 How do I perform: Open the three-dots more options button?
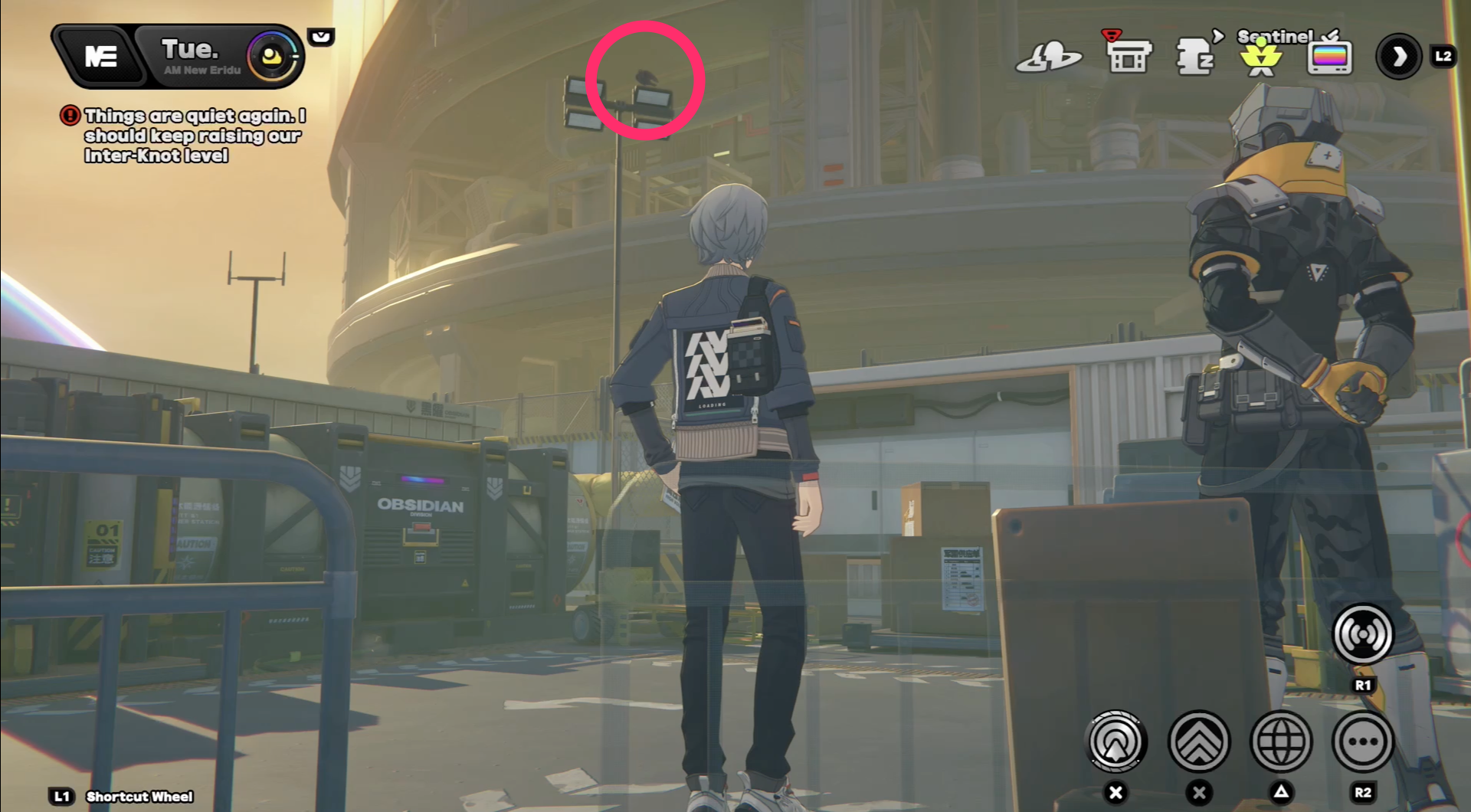pyautogui.click(x=1362, y=742)
